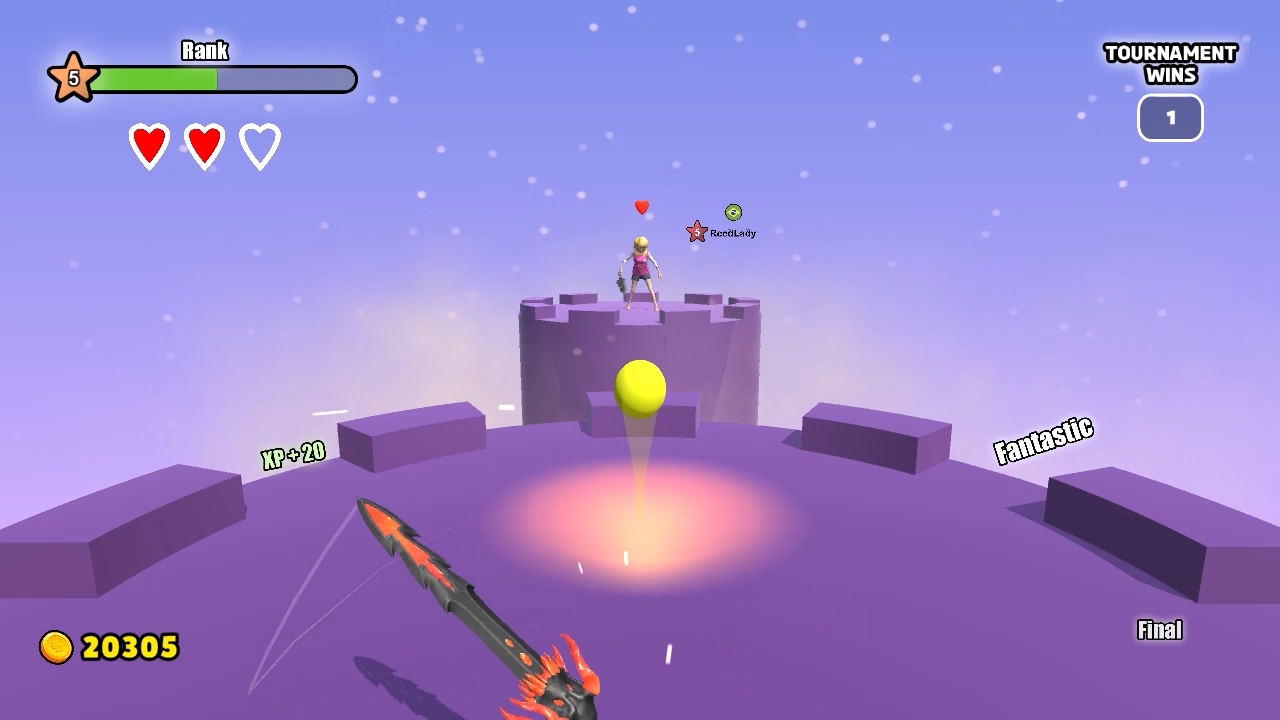The image size is (1280, 720).
Task: Click the heart floating above the opponent
Action: pos(641,207)
